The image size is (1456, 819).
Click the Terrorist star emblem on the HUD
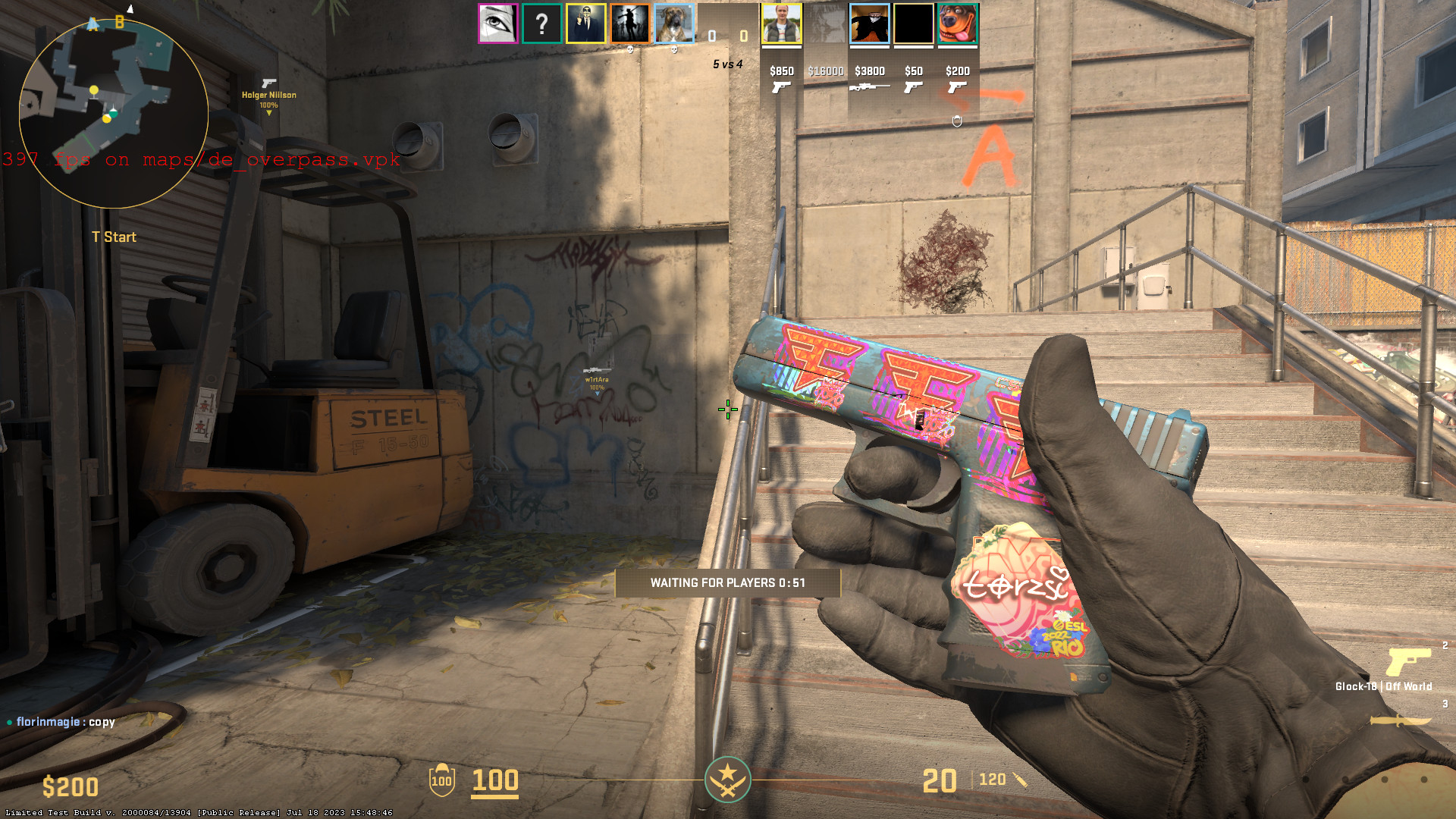[x=727, y=780]
